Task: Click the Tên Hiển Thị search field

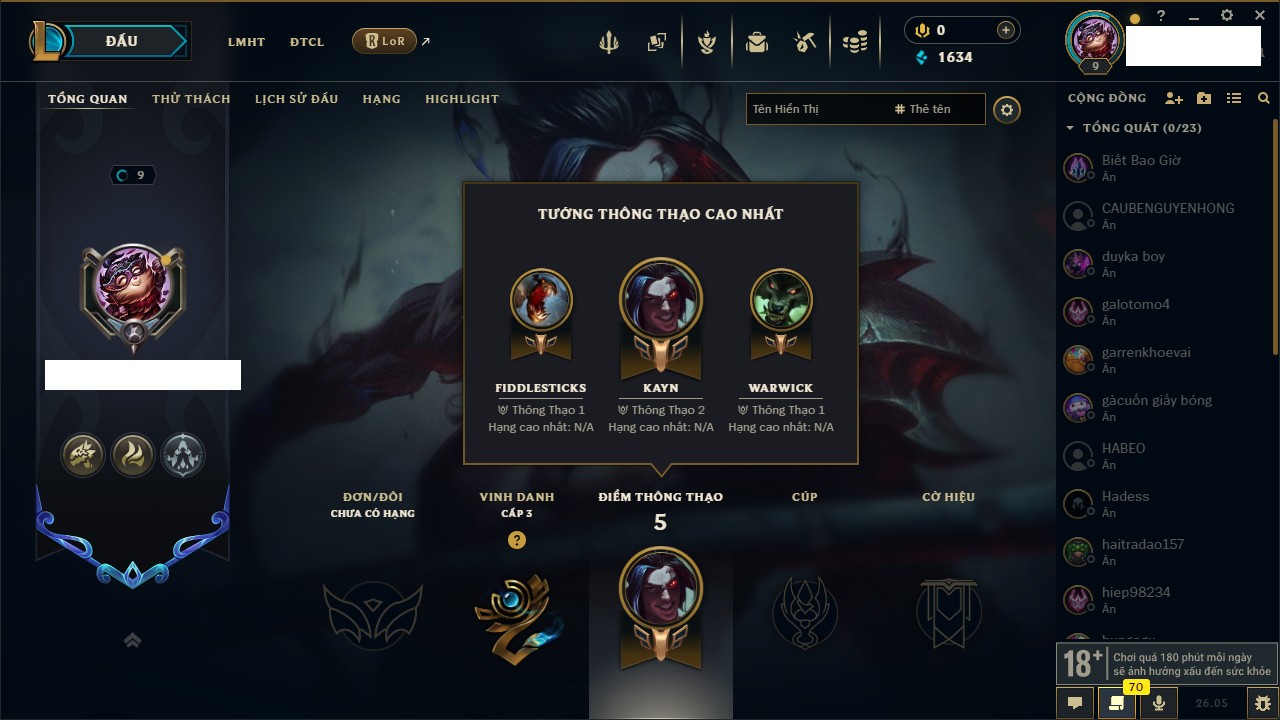Action: point(815,109)
